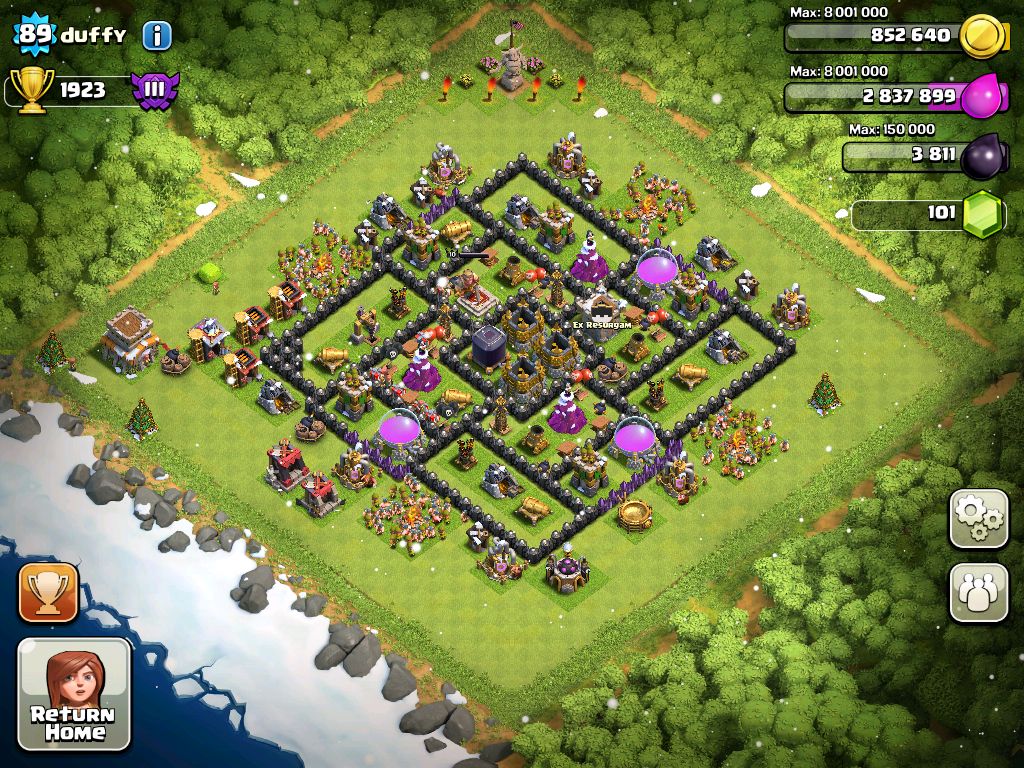Tap the Return Home button
1024x768 pixels.
tap(75, 694)
